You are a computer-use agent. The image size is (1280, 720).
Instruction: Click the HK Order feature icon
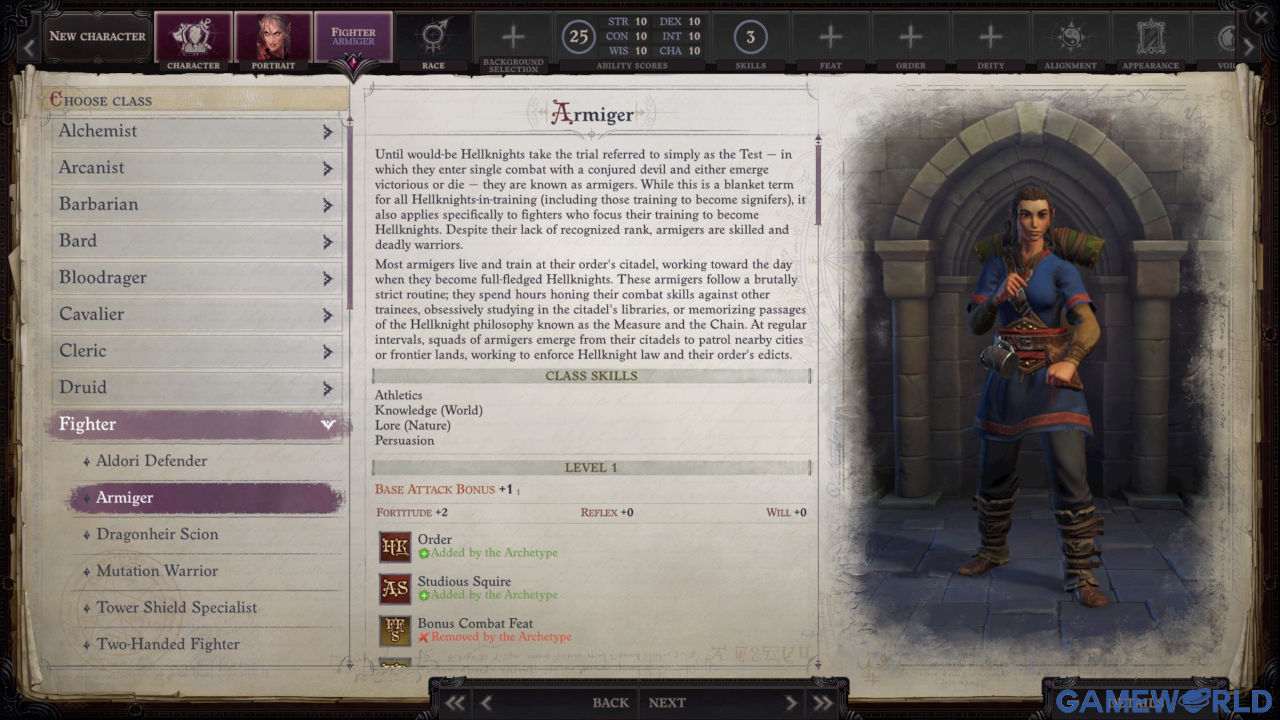click(x=394, y=545)
